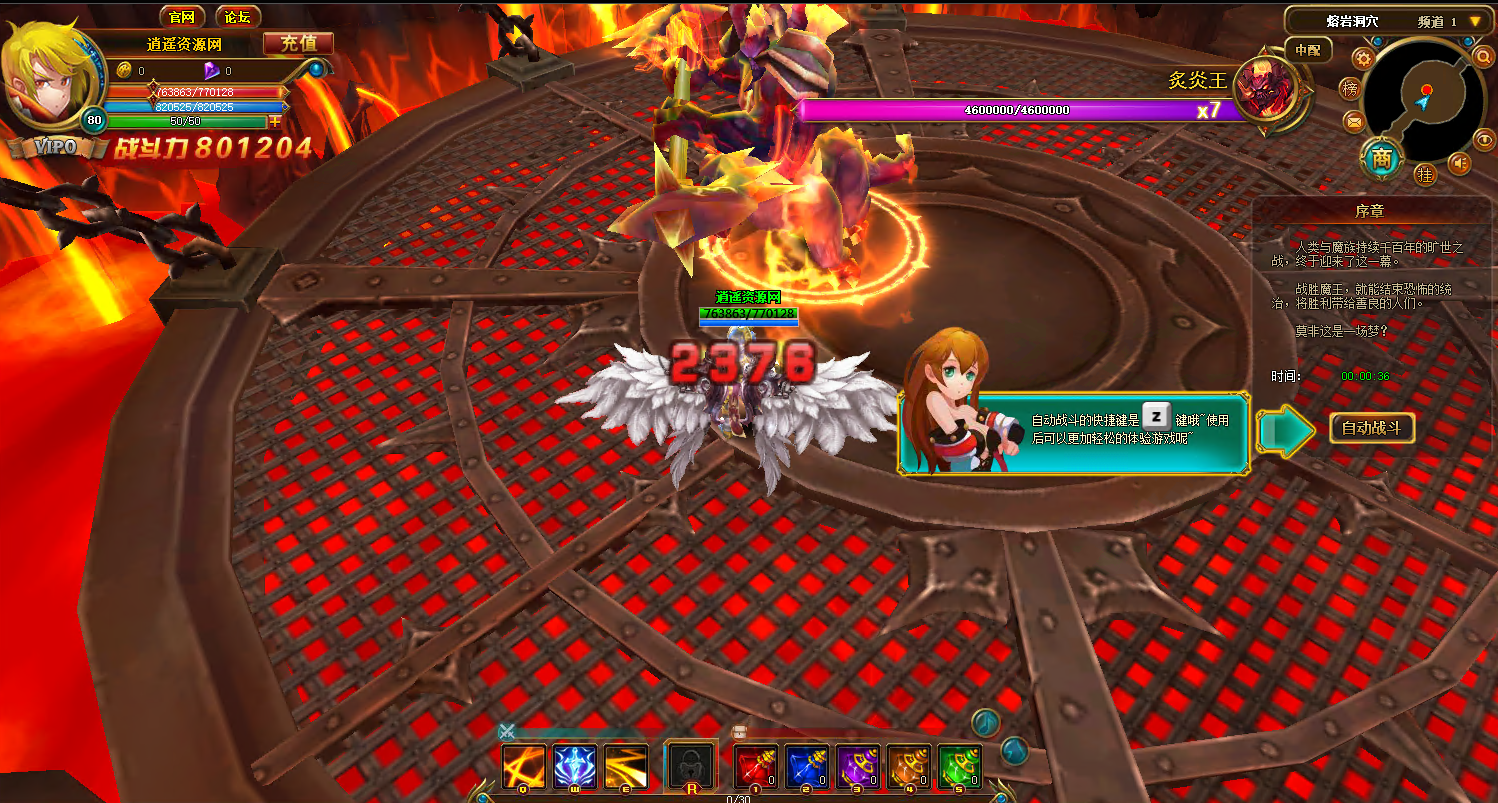Toggle sound with the speaker icon
This screenshot has height=803, width=1498.
1460,163
